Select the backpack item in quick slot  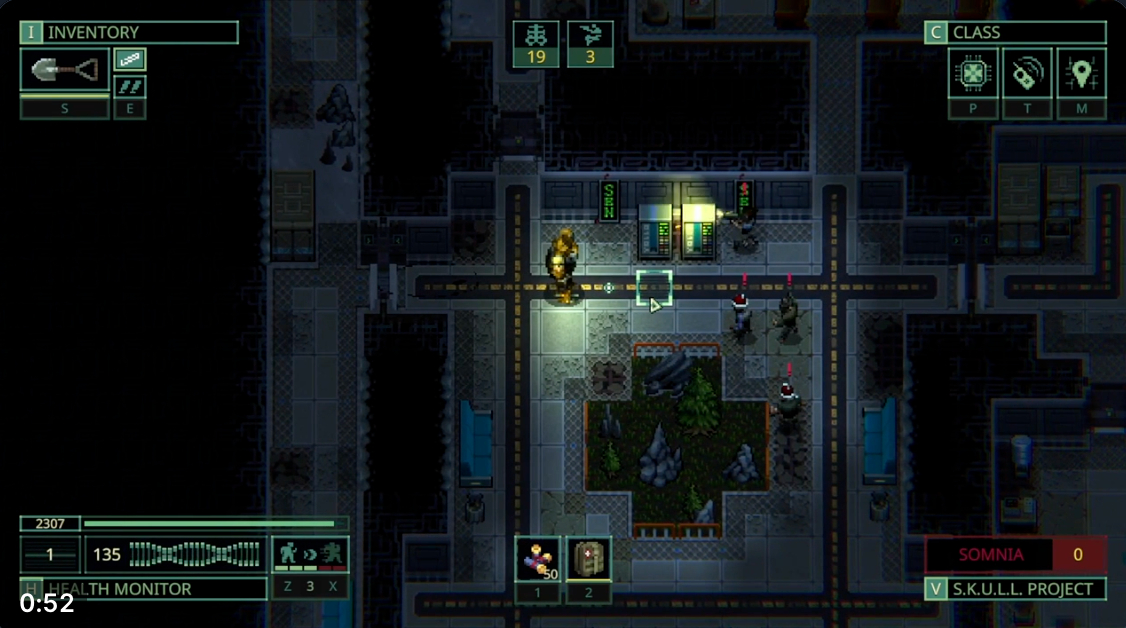tap(589, 559)
